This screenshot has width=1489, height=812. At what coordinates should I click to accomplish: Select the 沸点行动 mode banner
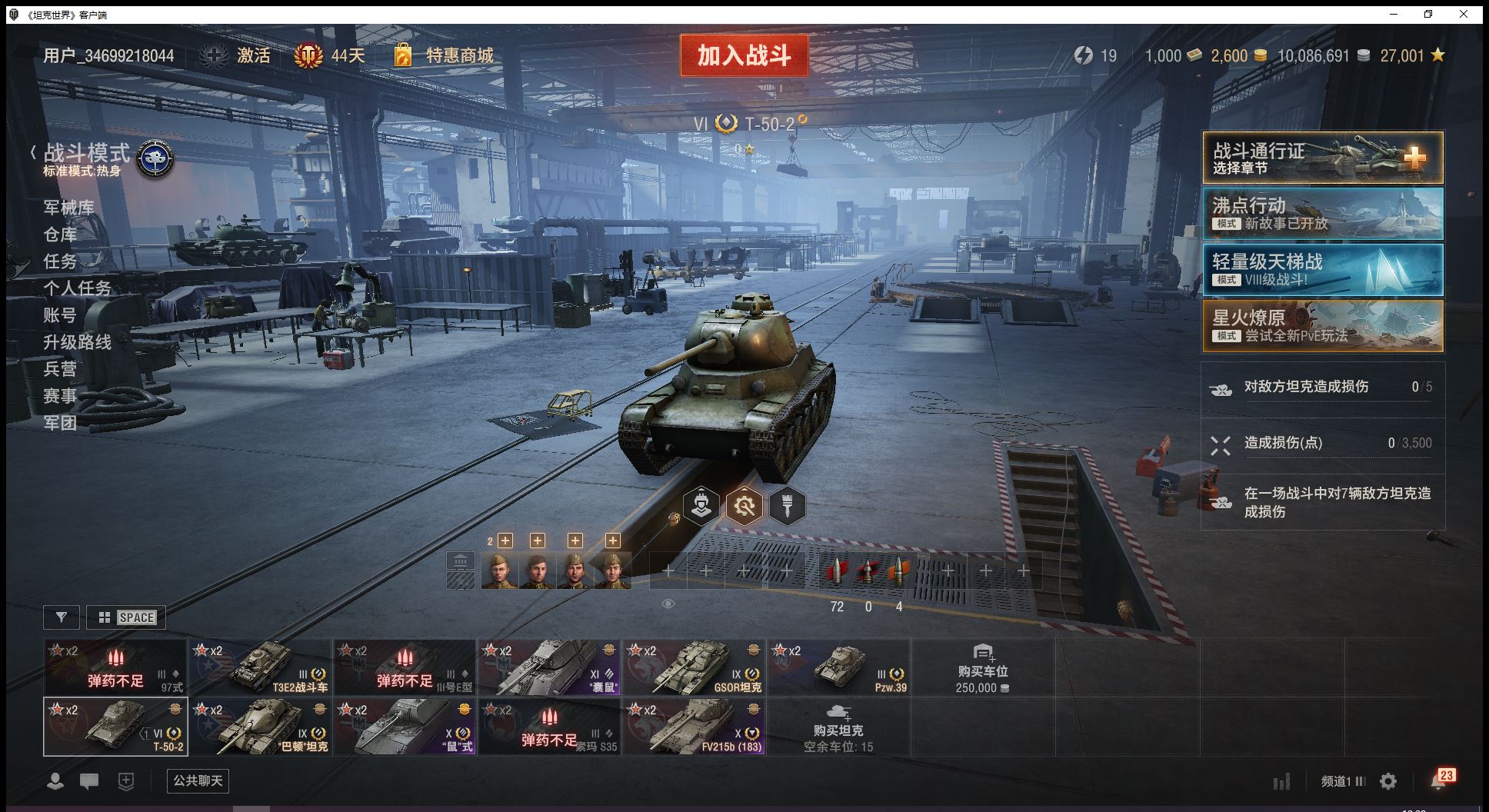pos(1322,214)
